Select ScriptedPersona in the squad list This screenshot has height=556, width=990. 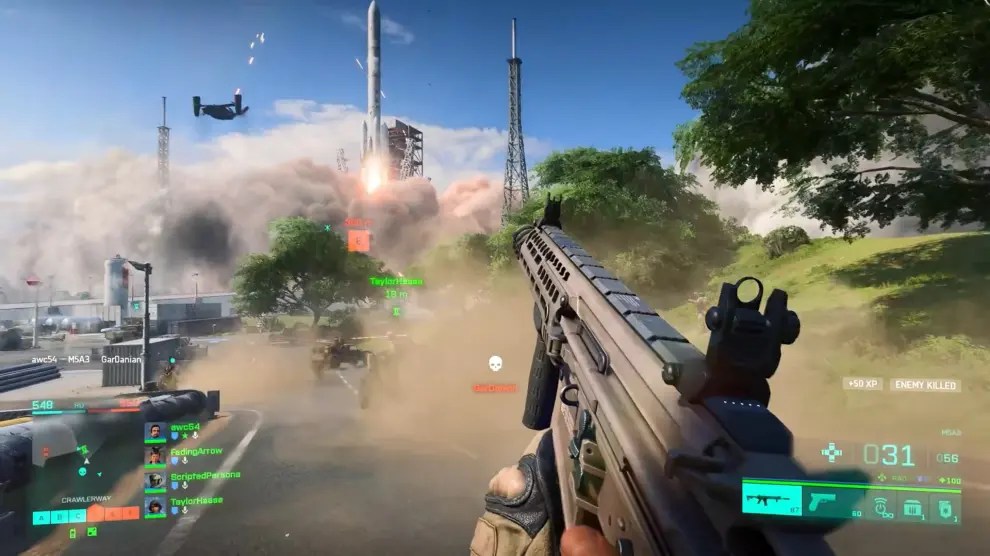coord(204,476)
